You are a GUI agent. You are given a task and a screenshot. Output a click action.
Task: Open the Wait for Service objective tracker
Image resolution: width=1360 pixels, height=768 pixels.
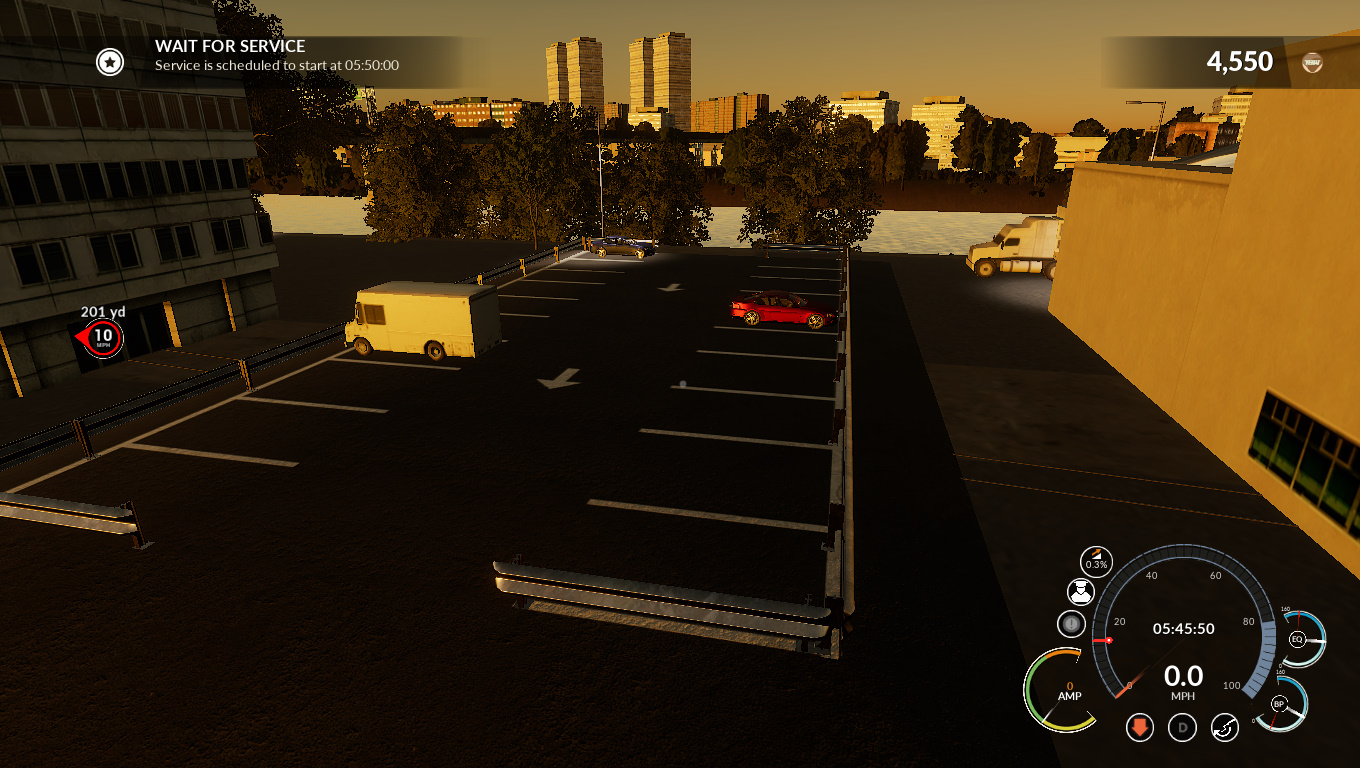277,56
